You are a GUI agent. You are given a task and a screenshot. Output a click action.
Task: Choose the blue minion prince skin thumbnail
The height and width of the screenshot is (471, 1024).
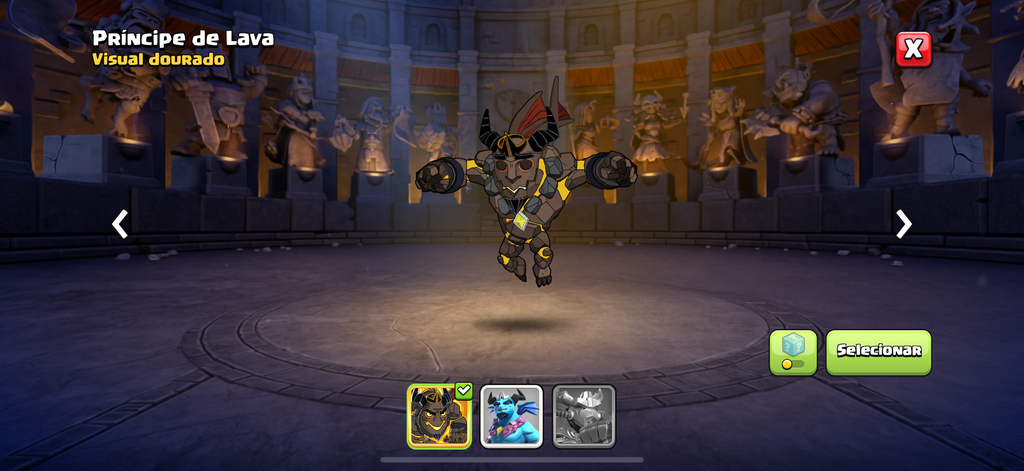[511, 416]
